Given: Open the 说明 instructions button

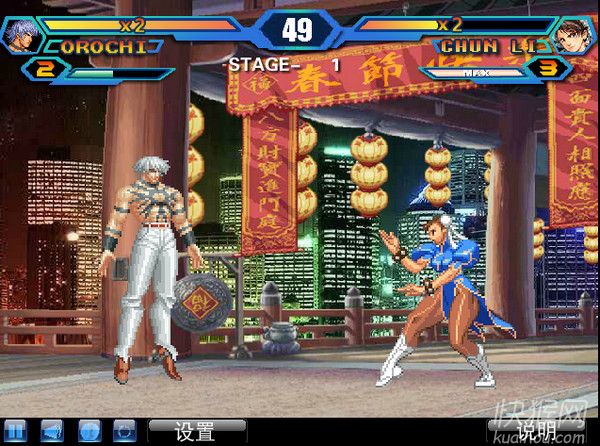Looking at the screenshot, I should click(x=535, y=431).
